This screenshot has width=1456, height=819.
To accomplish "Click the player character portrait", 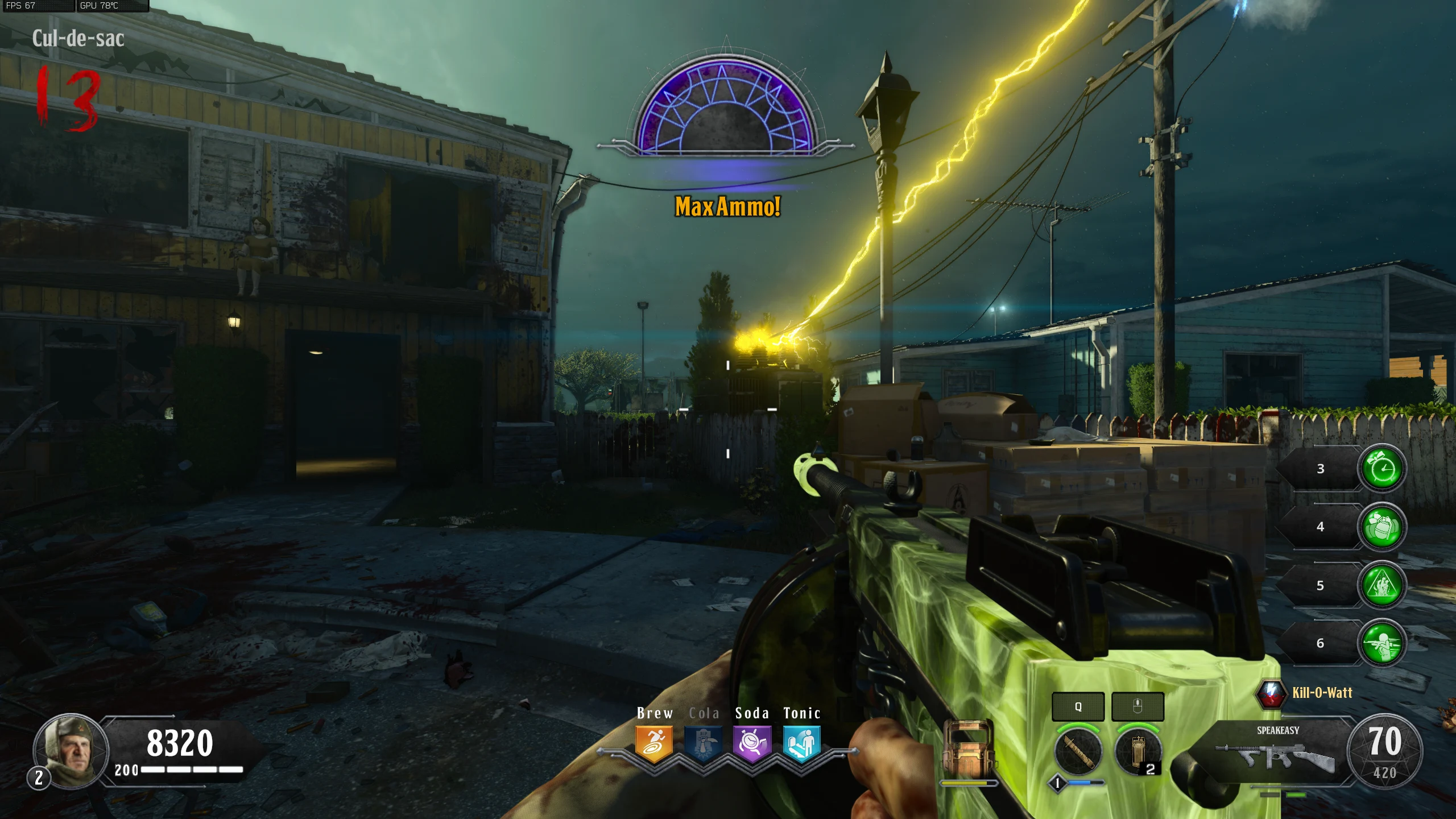I will (x=71, y=751).
